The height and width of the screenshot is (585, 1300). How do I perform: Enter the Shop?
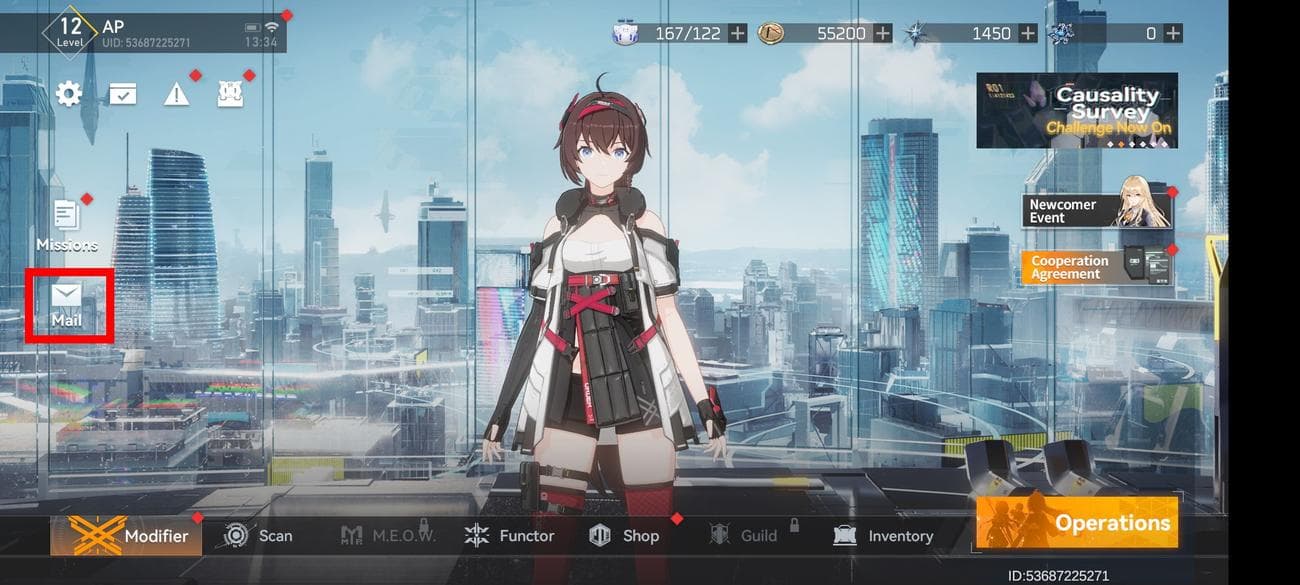click(625, 536)
